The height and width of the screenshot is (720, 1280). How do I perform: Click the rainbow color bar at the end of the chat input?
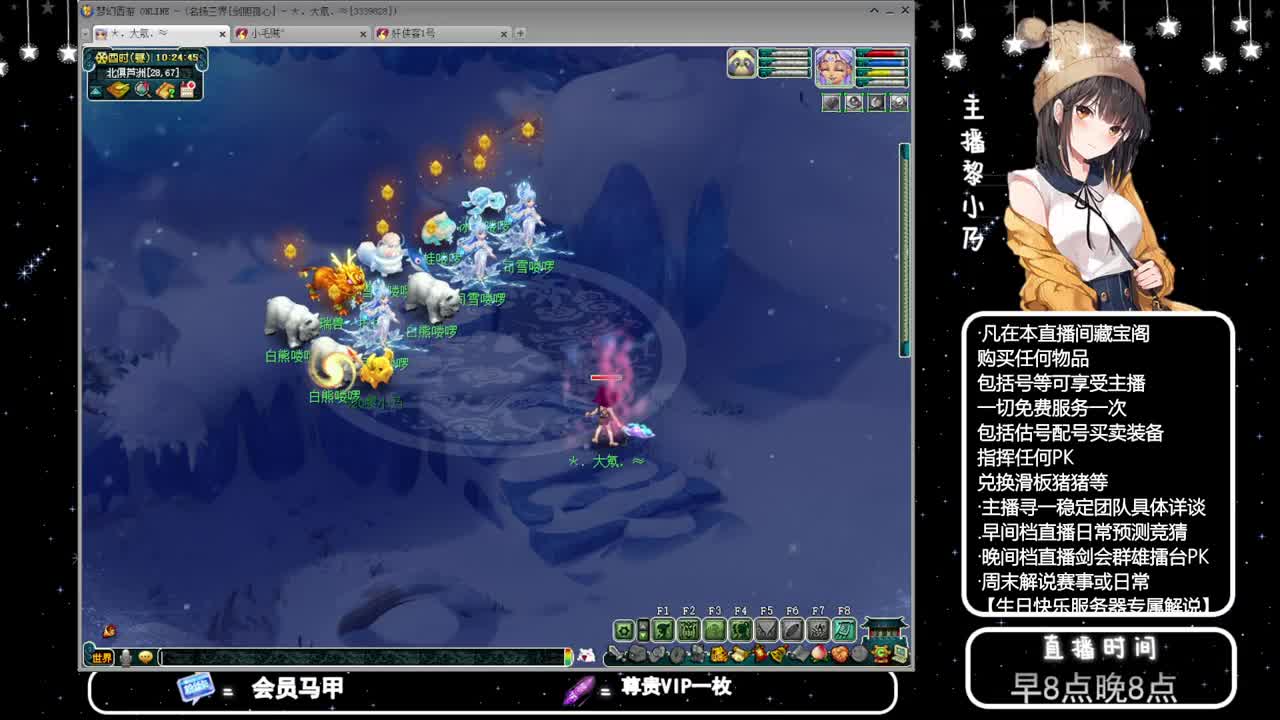pos(570,658)
